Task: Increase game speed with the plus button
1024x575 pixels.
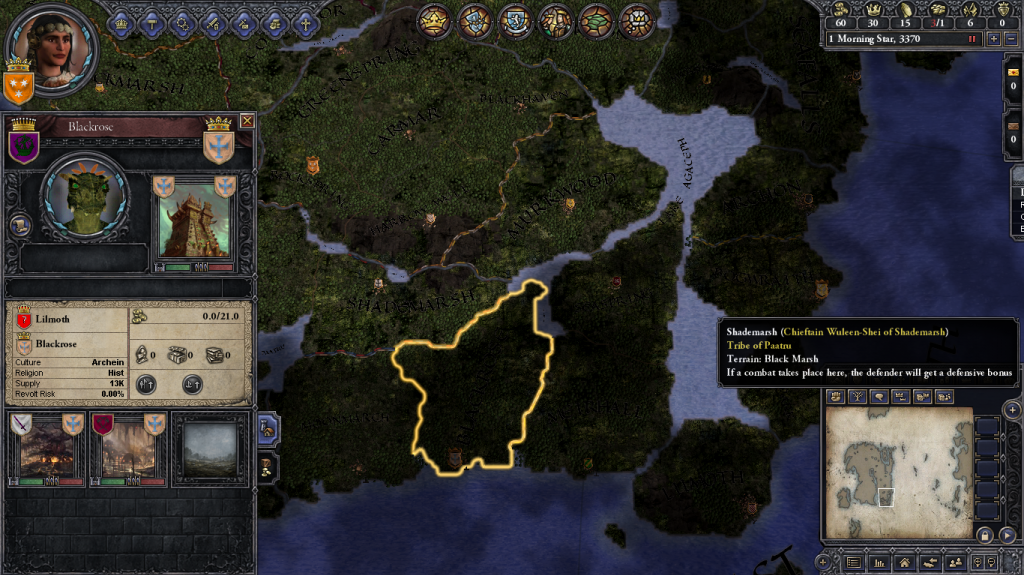Action: 993,39
